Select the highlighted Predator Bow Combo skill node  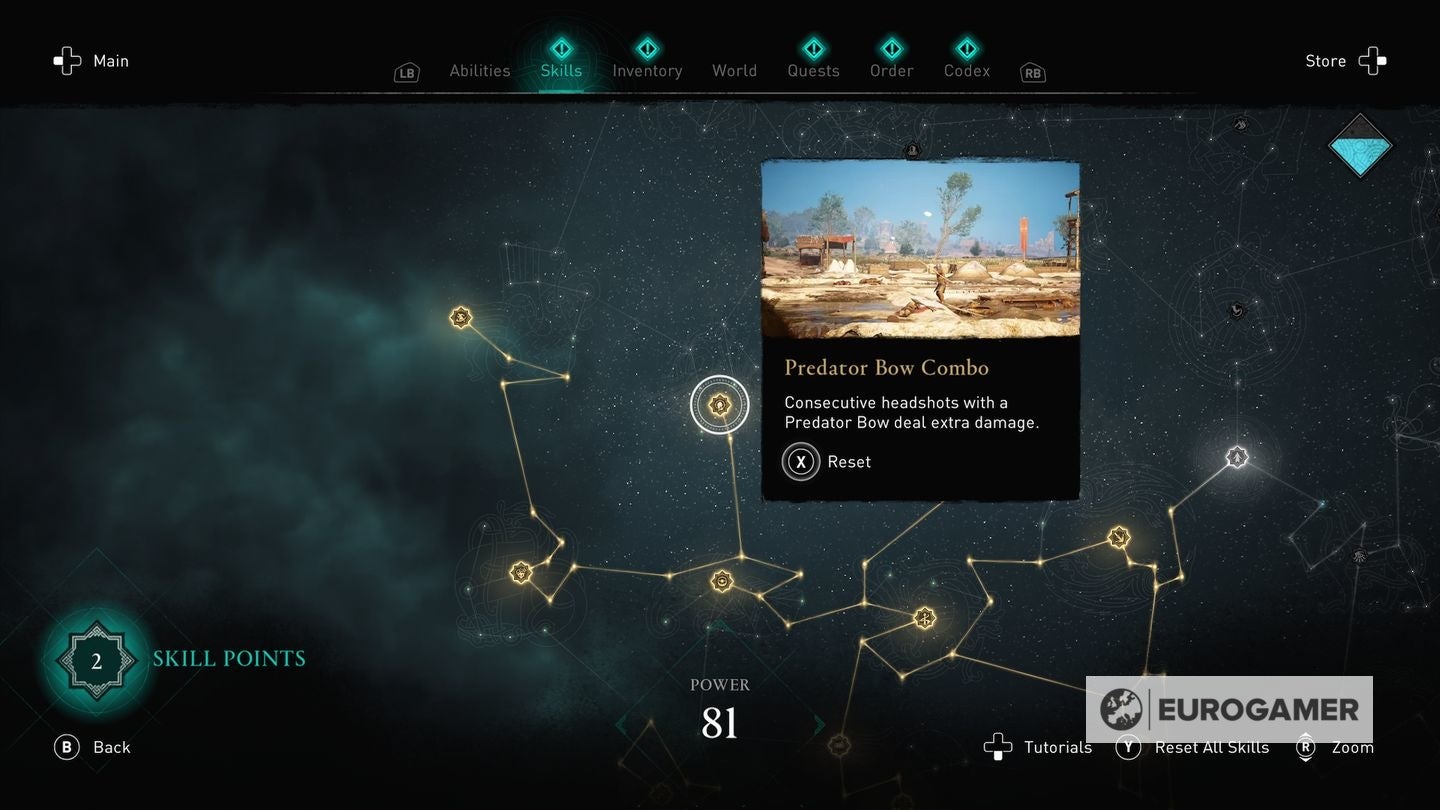719,405
